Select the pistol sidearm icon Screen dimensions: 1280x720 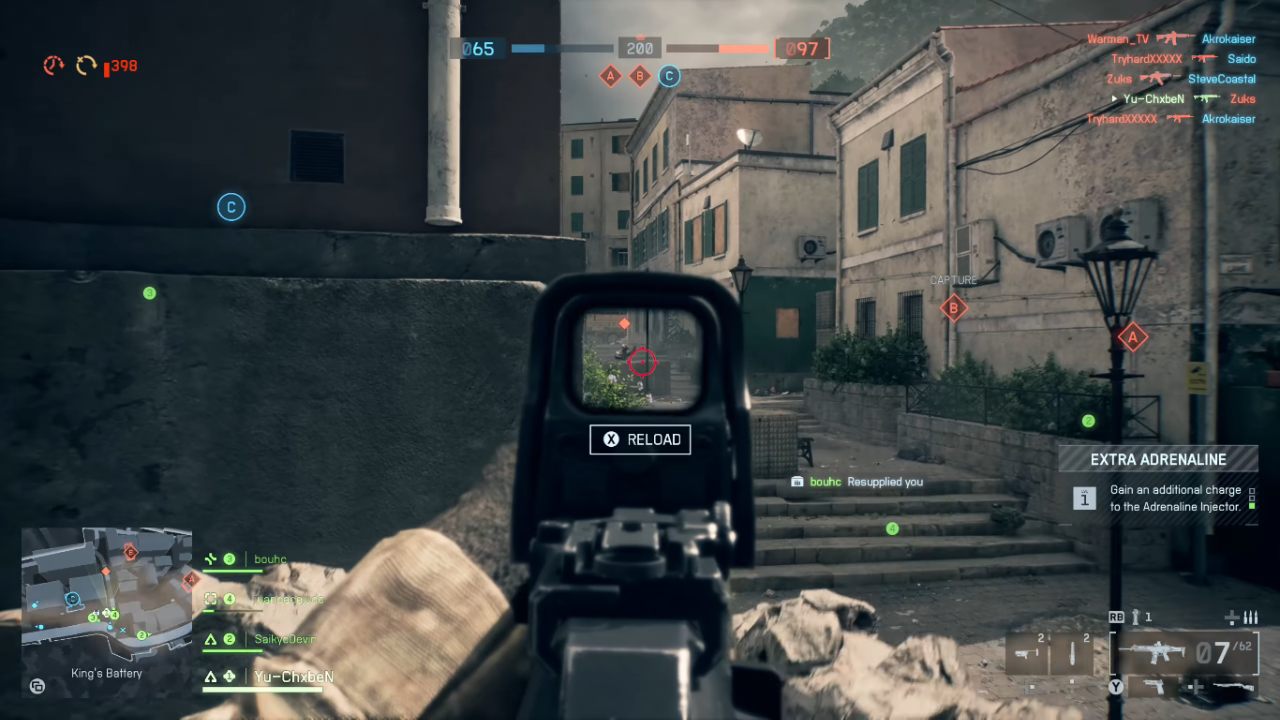pyautogui.click(x=1153, y=687)
